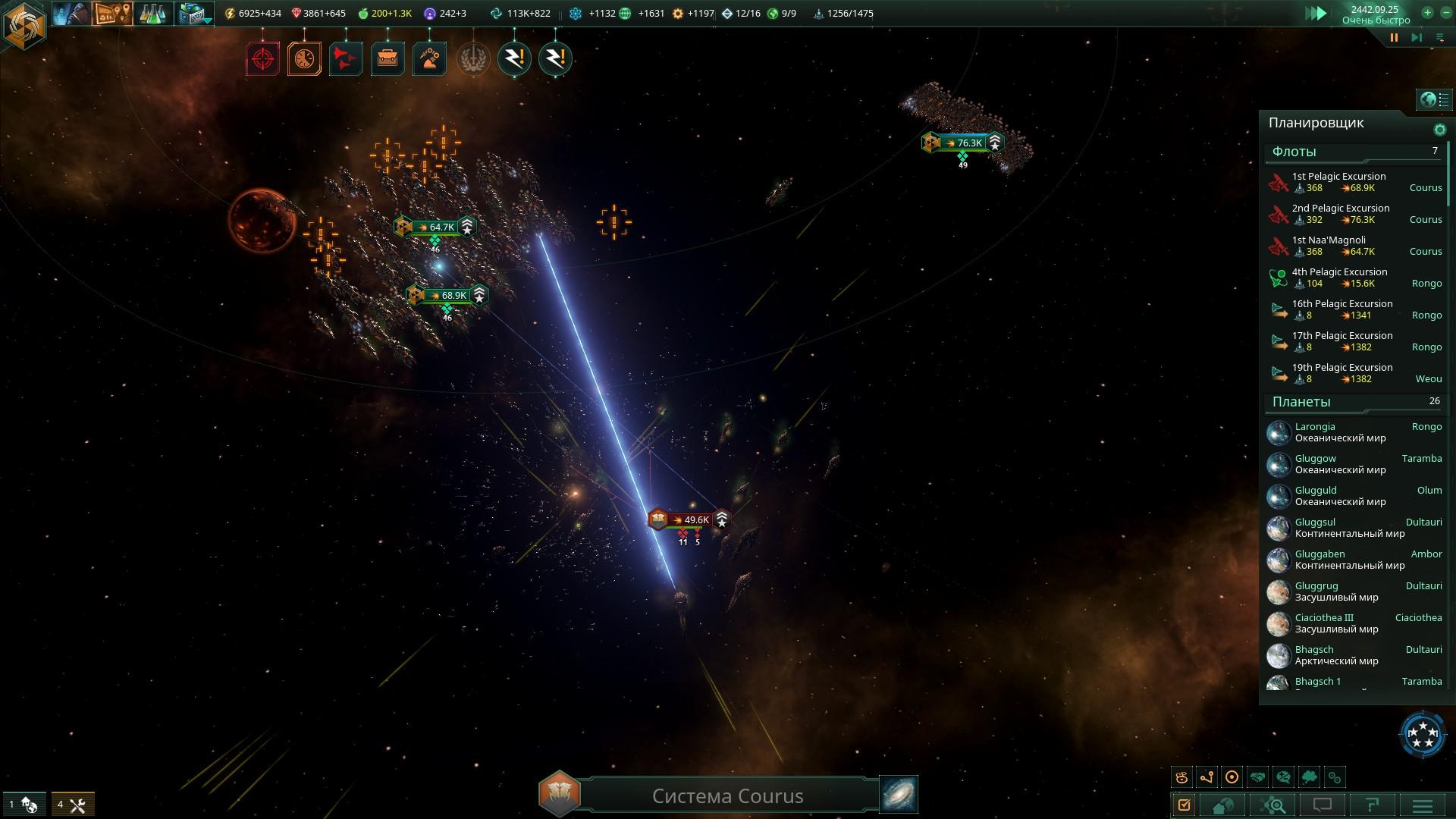Open the main menu hamburger button

[1423, 805]
